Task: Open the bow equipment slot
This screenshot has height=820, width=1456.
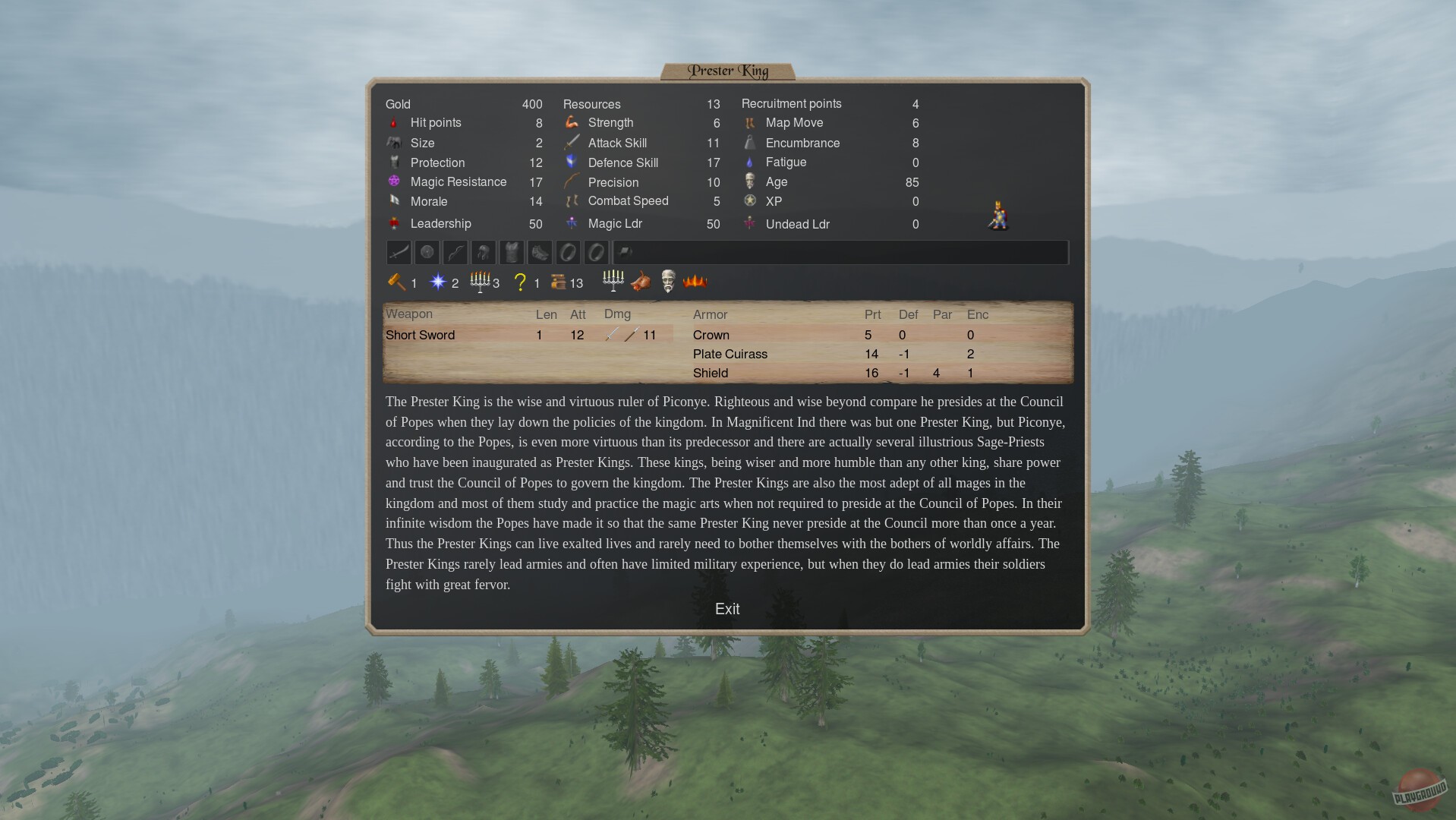Action: pyautogui.click(x=455, y=252)
